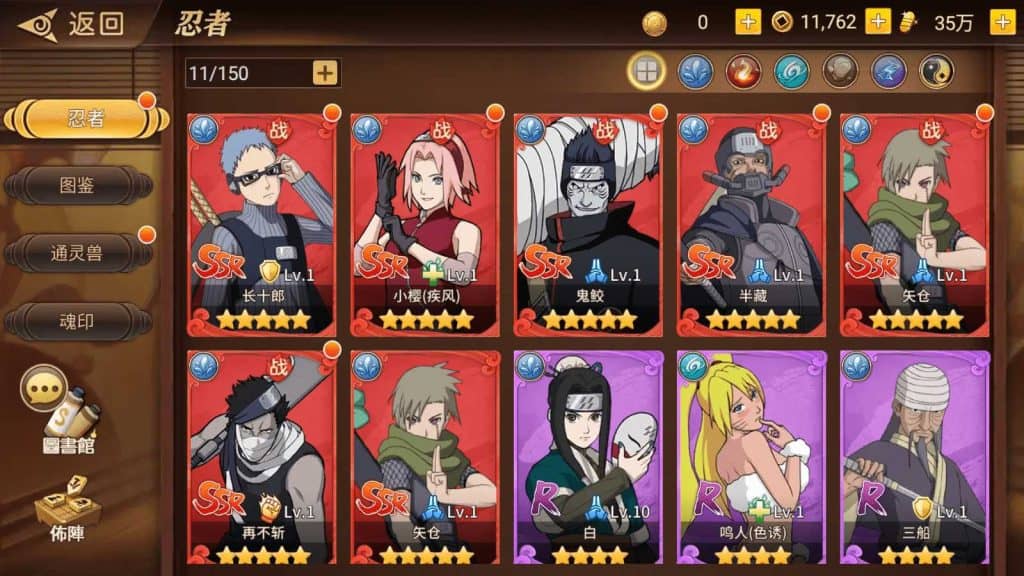Open the 布阵 formation icon
1024x576 pixels.
point(68,511)
